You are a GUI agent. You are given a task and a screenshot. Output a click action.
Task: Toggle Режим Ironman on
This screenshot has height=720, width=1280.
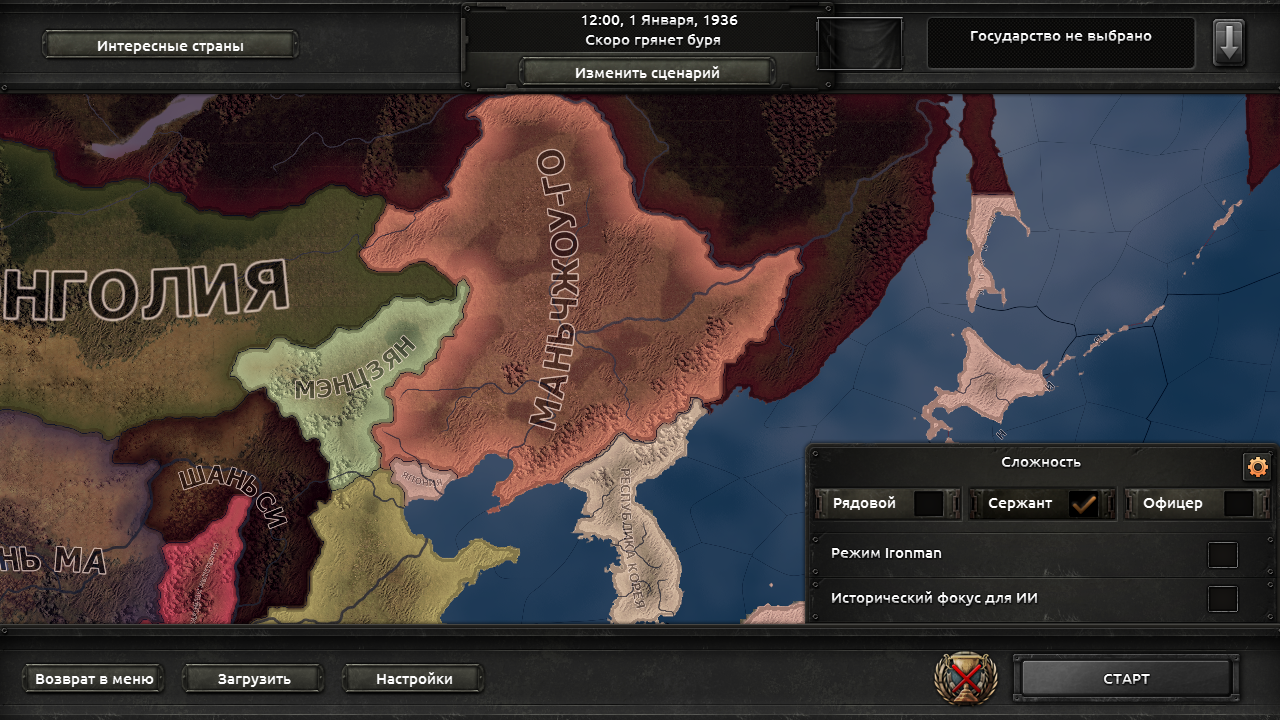pyautogui.click(x=1222, y=553)
